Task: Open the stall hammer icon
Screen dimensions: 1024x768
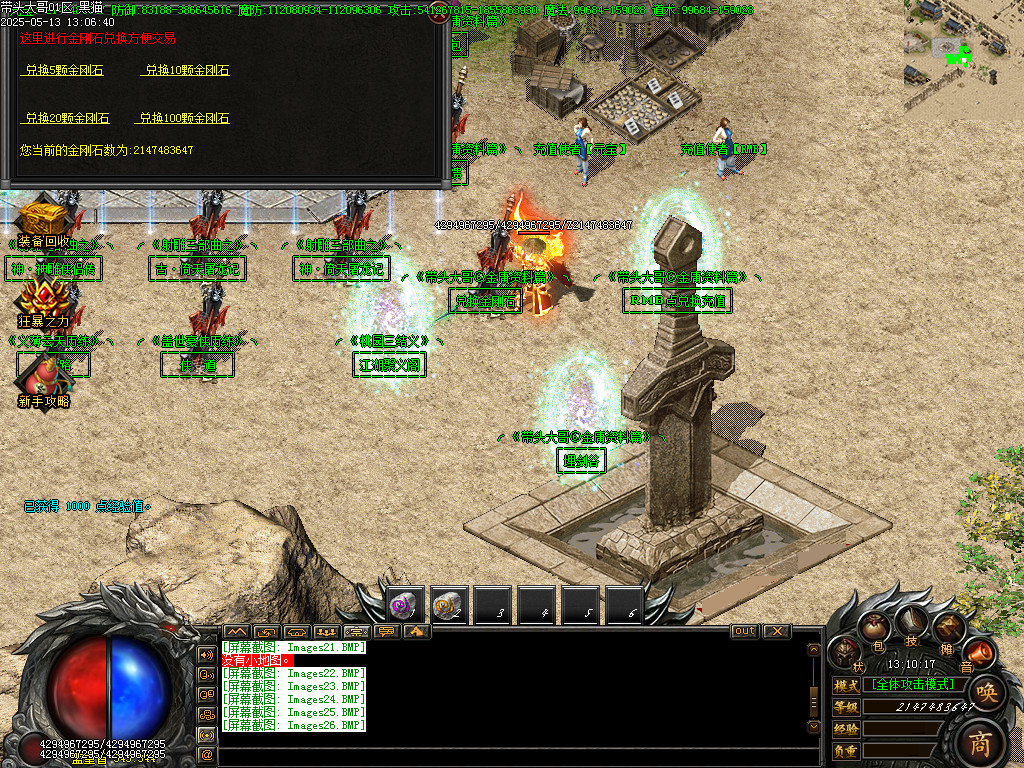Action: pyautogui.click(x=946, y=630)
